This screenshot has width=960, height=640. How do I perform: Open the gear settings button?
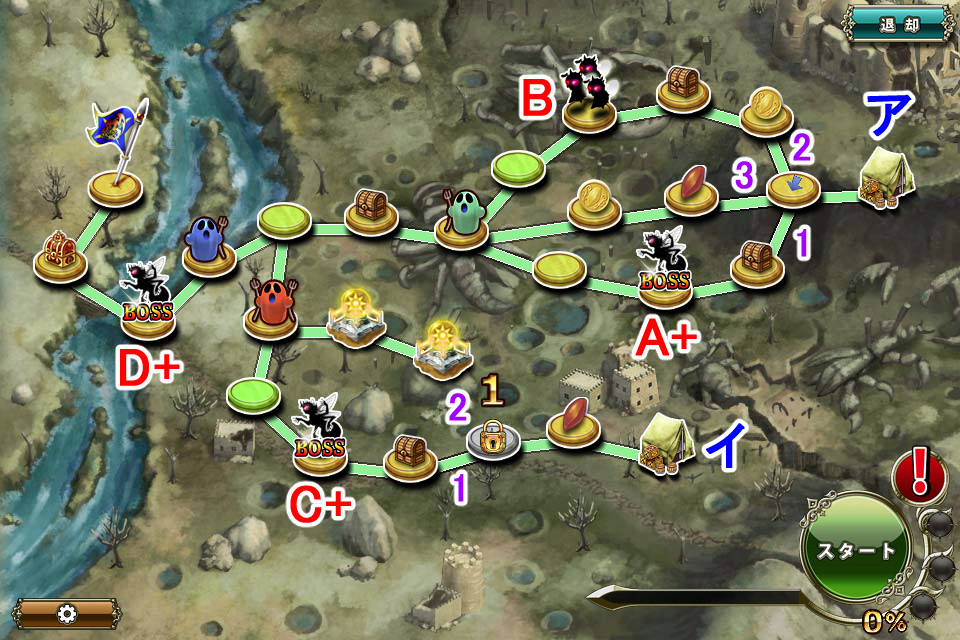point(66,613)
